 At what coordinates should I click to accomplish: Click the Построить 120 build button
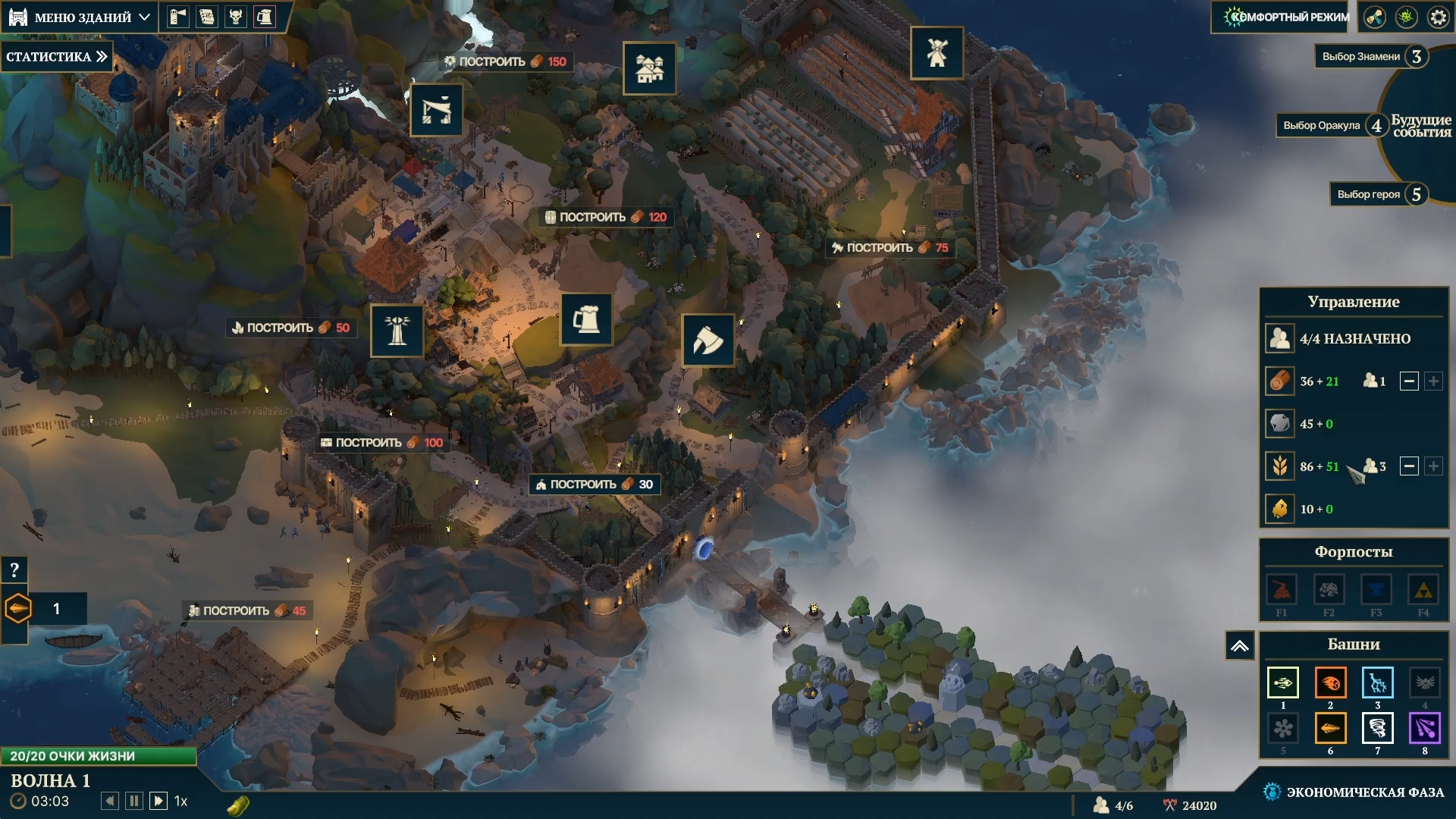tap(605, 217)
